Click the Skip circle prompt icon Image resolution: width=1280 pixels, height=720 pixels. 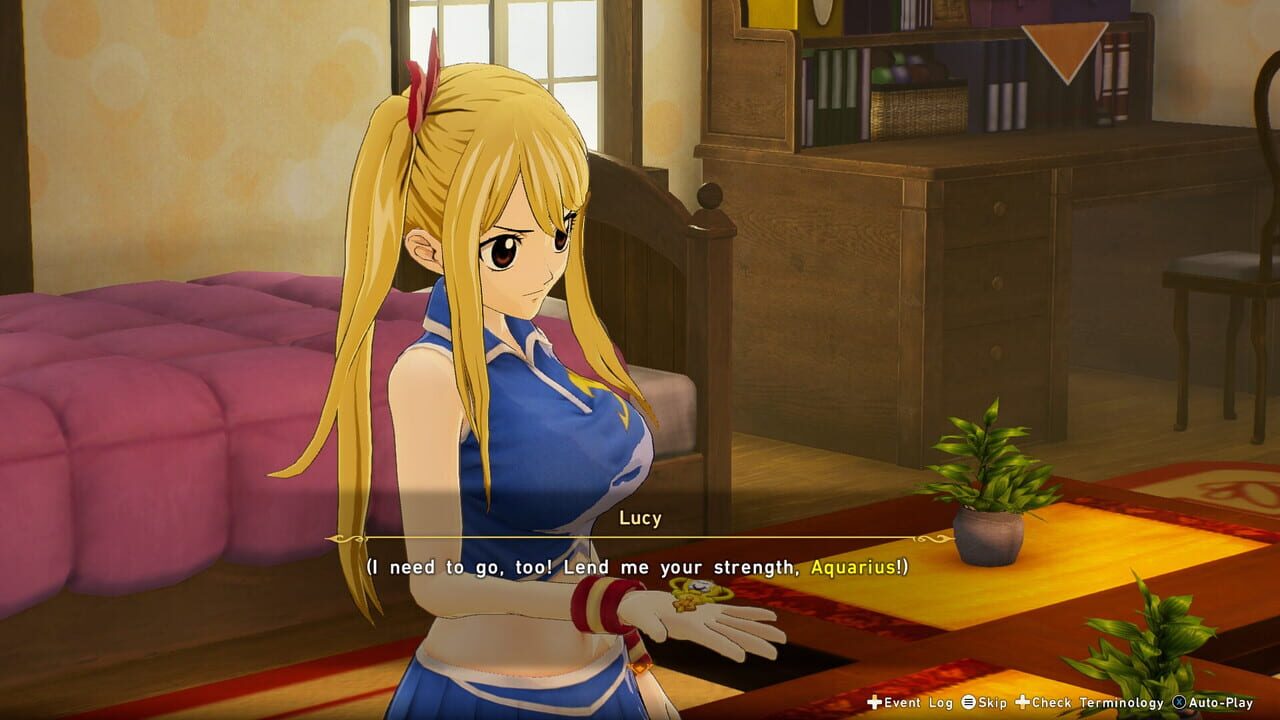[967, 702]
